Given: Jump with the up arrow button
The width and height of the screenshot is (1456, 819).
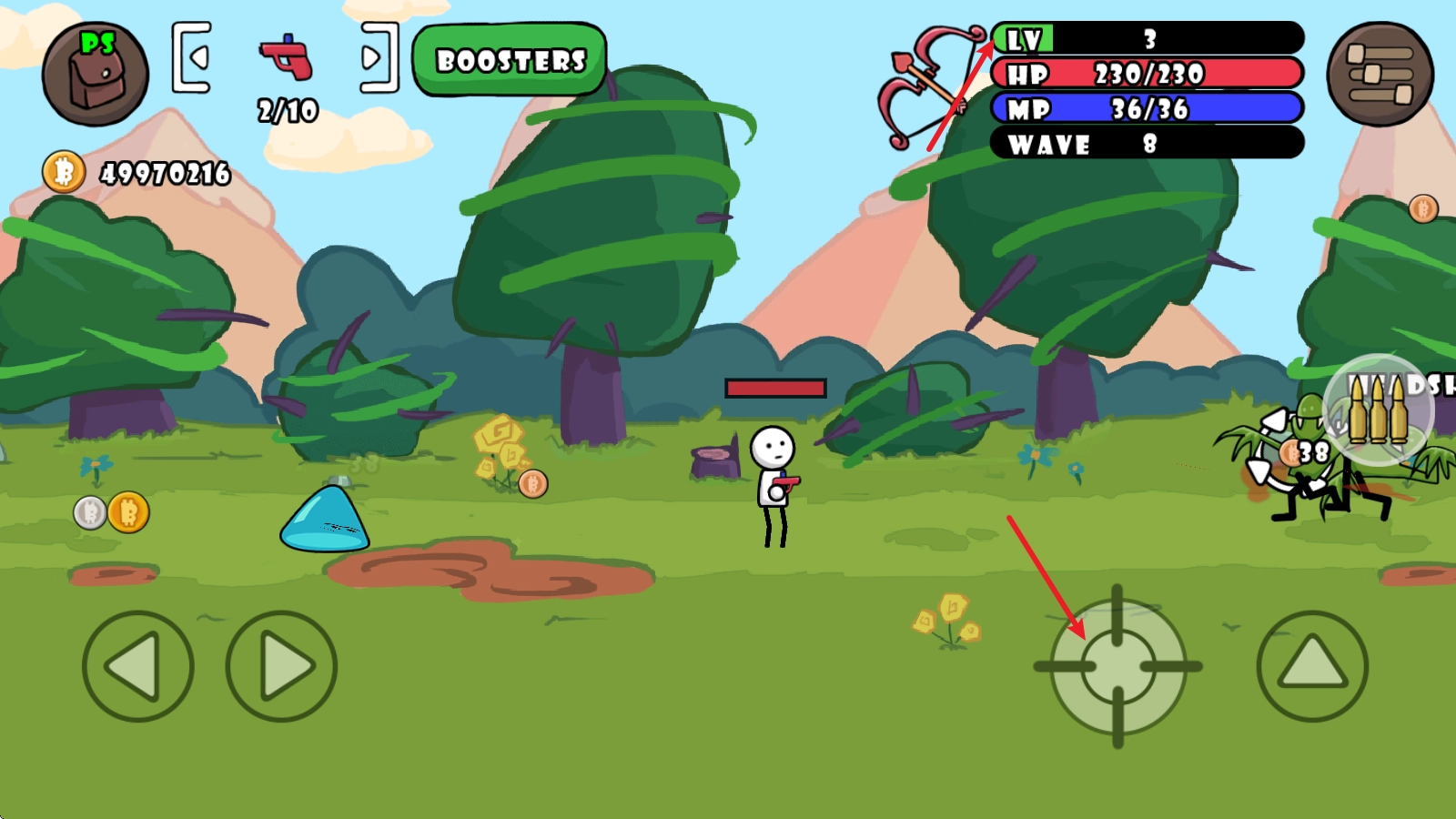Looking at the screenshot, I should click(x=1312, y=667).
